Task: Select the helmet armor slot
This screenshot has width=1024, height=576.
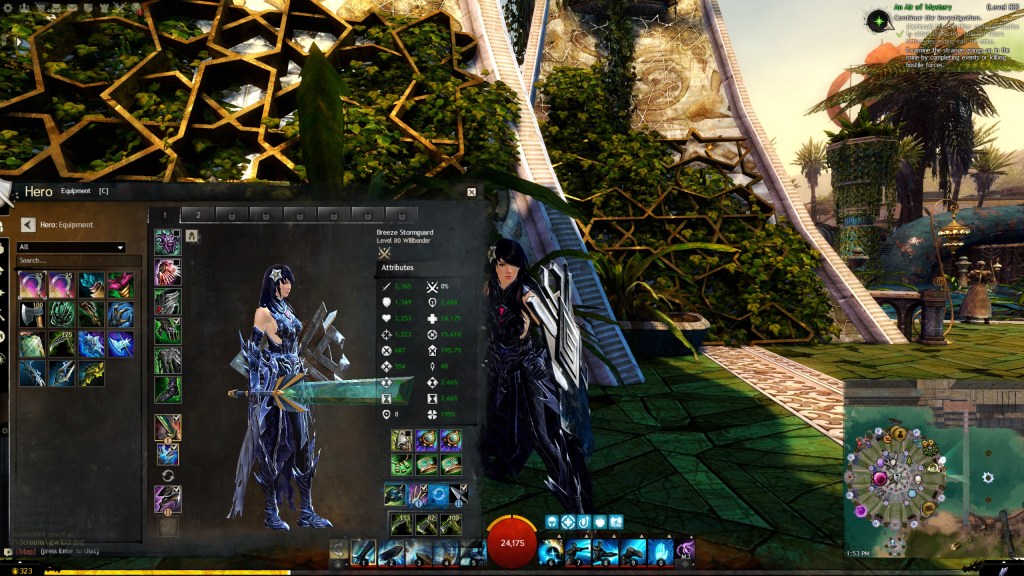Action: 167,243
